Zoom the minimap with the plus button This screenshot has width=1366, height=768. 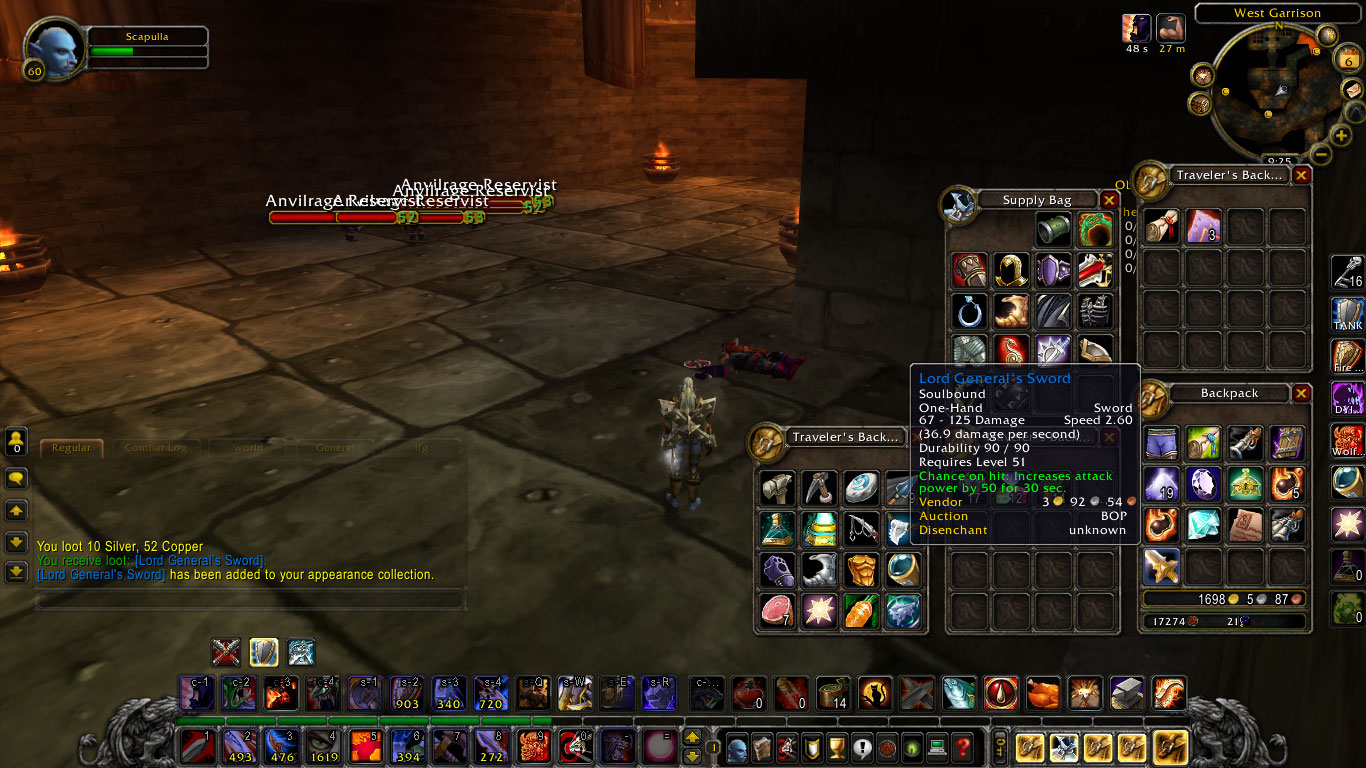(1339, 136)
